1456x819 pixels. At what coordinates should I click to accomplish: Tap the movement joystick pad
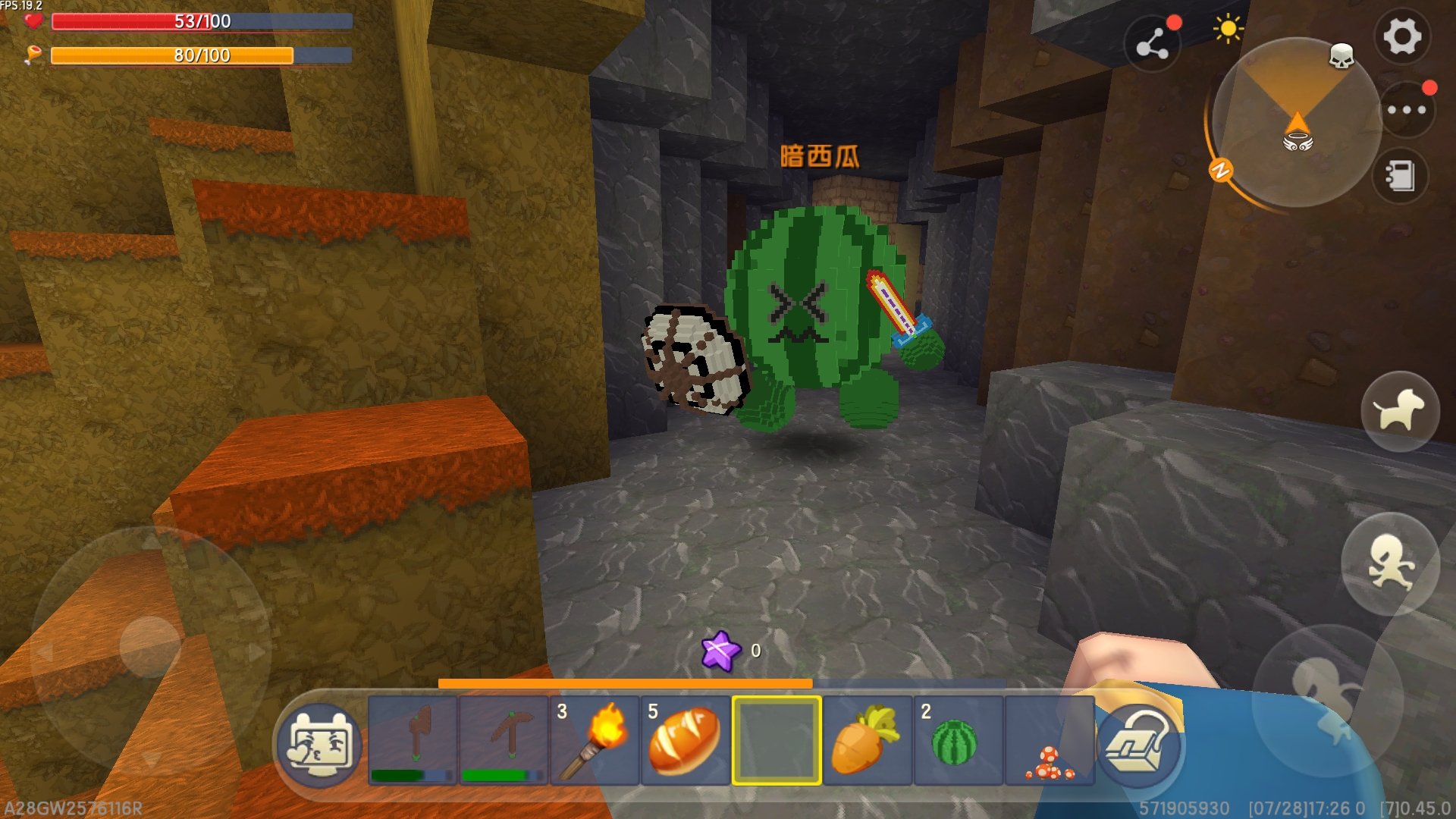150,647
